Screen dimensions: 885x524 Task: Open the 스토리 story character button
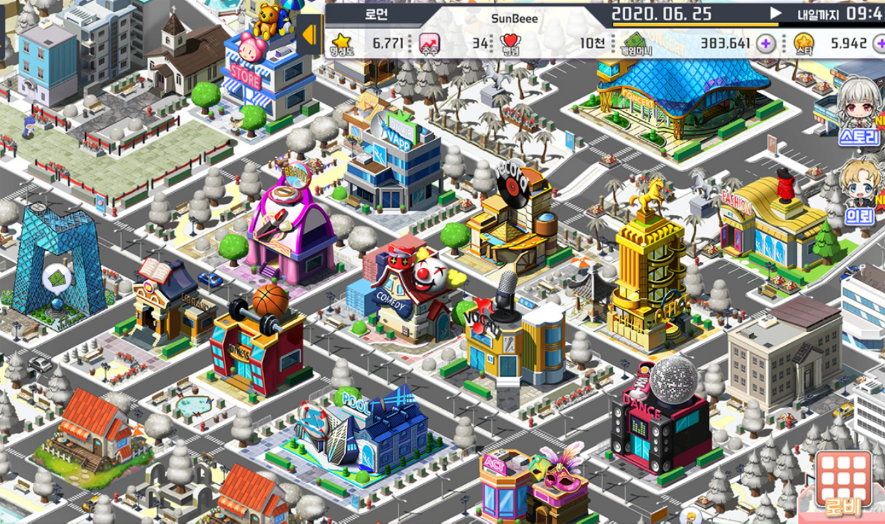[858, 112]
